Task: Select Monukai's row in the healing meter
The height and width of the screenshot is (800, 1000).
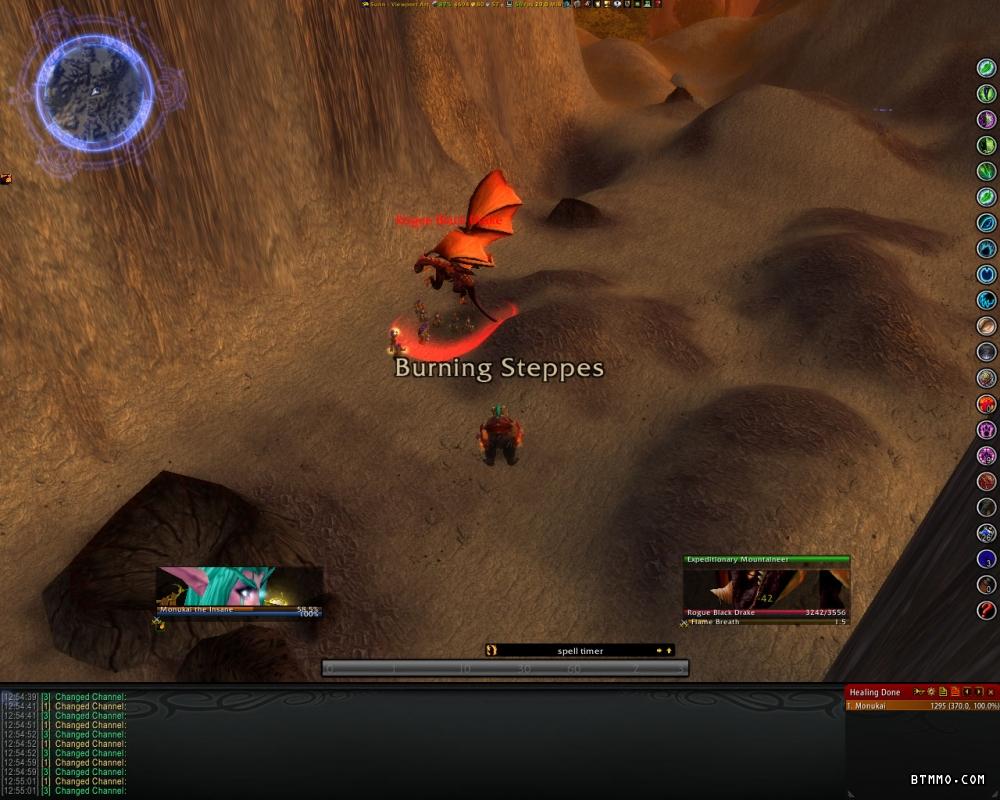Action: (921, 706)
